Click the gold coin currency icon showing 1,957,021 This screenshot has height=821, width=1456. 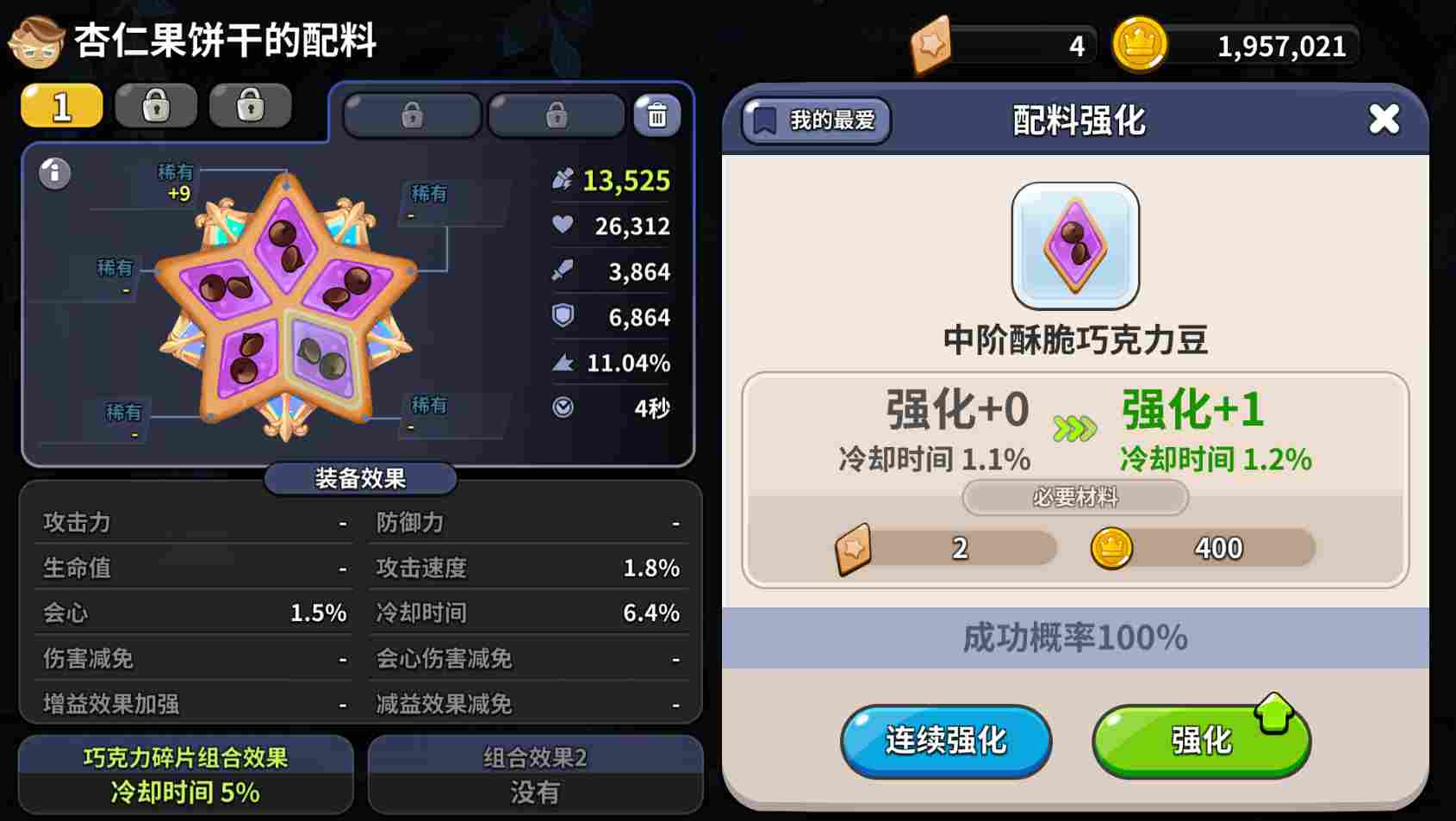[1142, 45]
